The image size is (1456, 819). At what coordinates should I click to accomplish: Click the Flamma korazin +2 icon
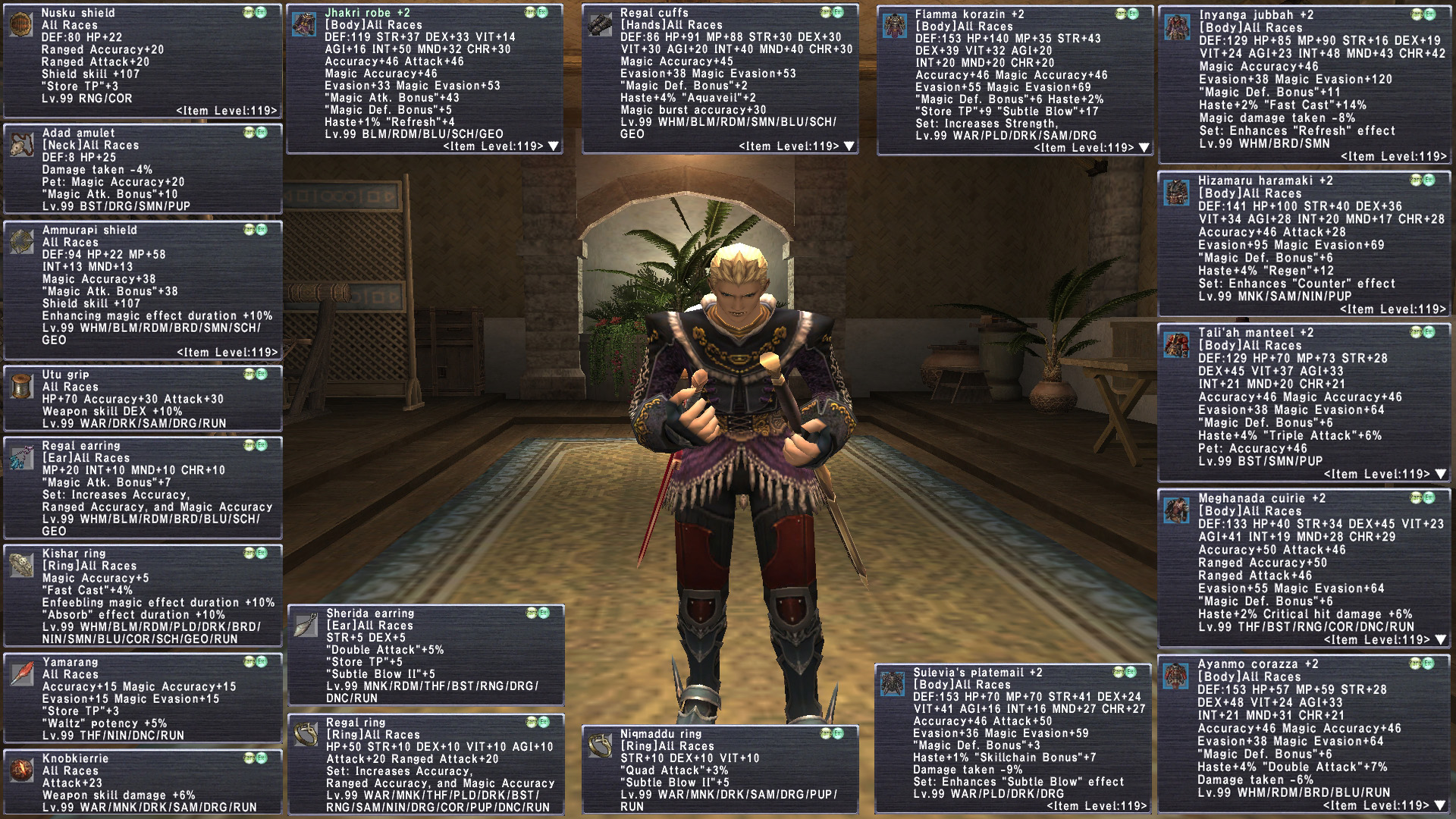point(895,27)
